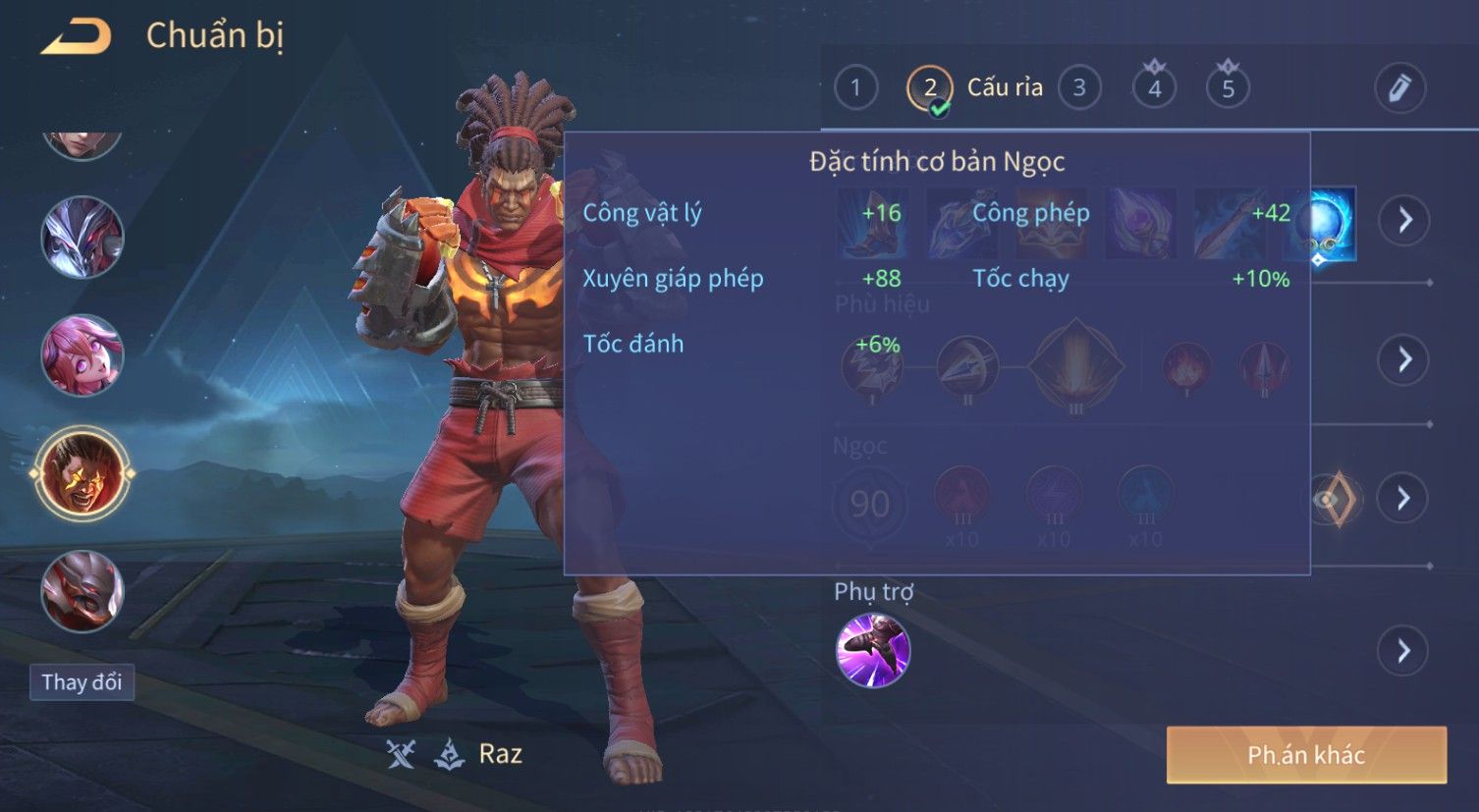1479x812 pixels.
Task: Tap the Phản khác button
Action: click(1306, 755)
